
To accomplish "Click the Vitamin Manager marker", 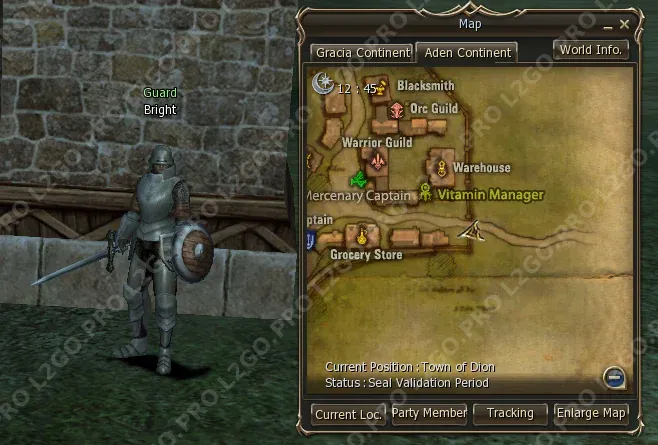I will 426,193.
